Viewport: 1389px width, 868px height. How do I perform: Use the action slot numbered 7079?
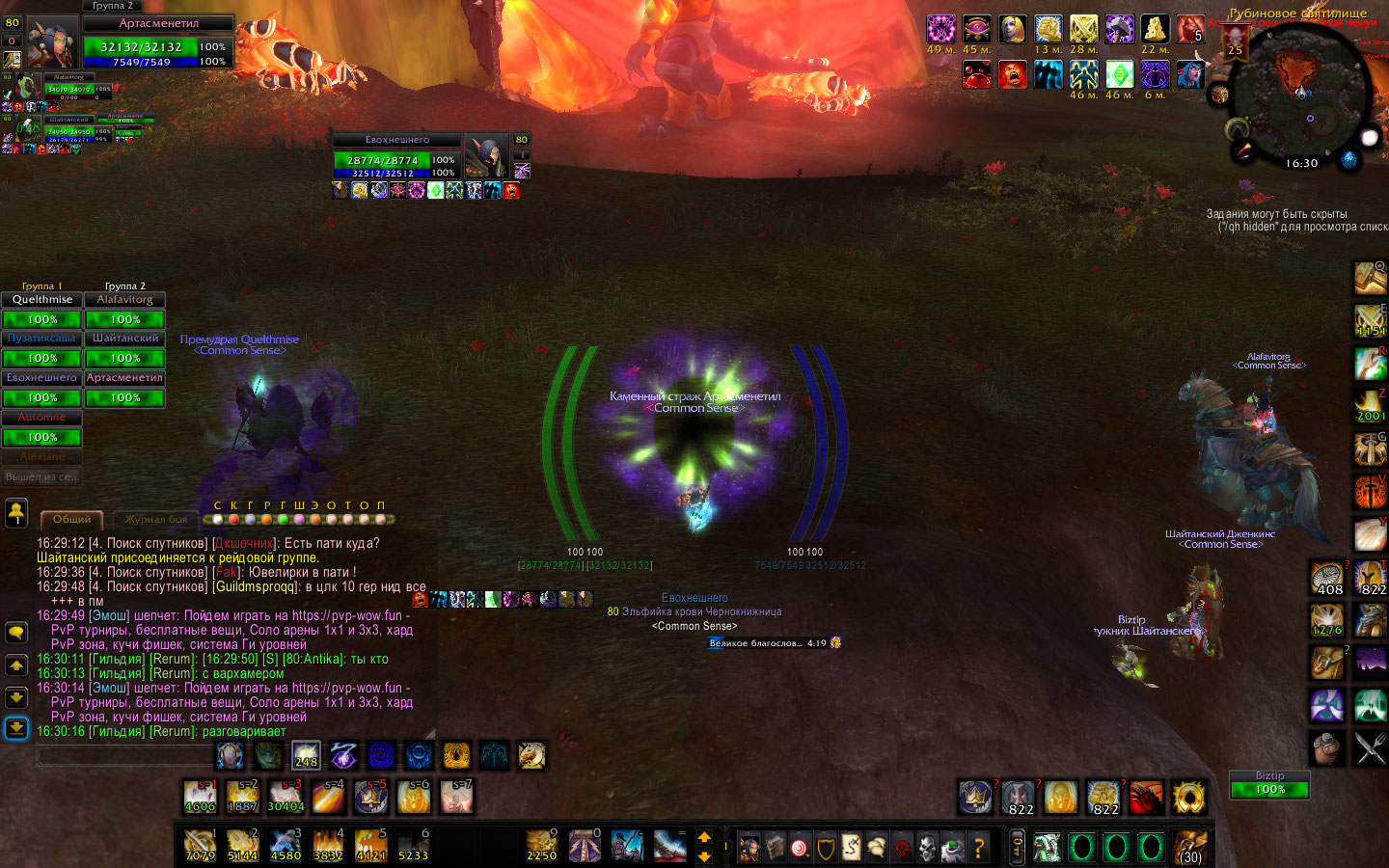click(200, 846)
